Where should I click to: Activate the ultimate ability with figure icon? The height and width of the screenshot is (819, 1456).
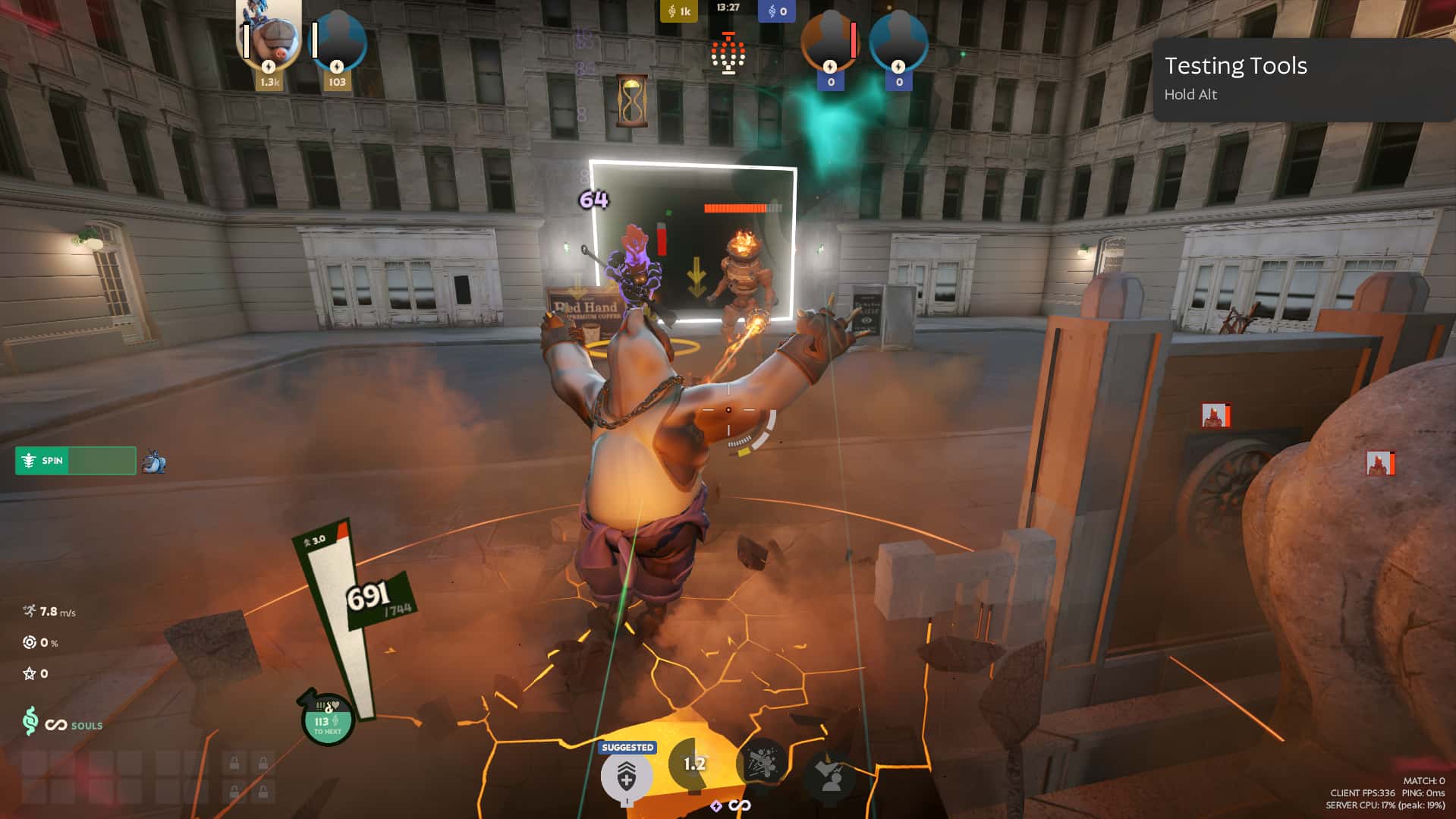[x=830, y=773]
